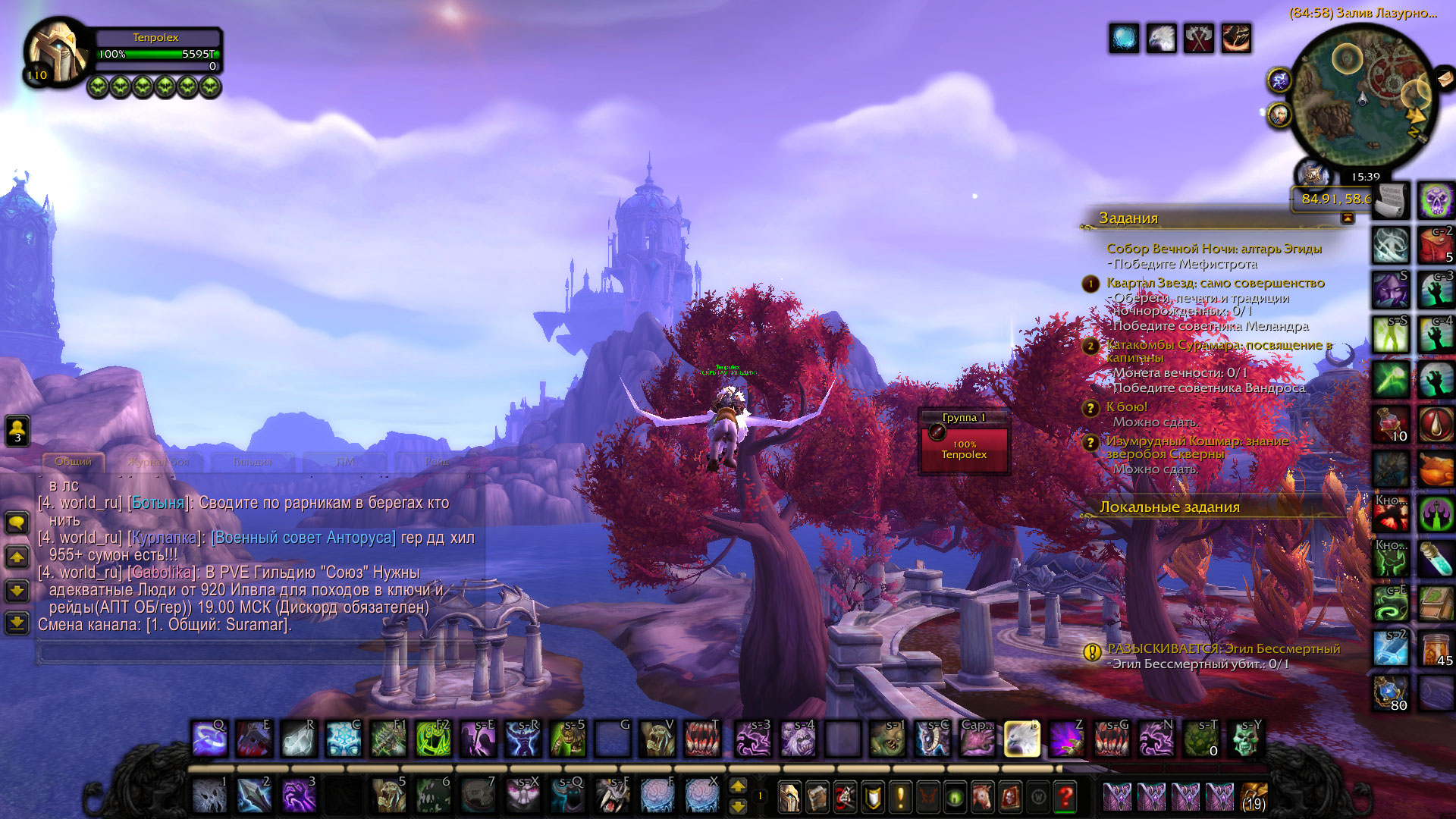This screenshot has width=1456, height=819.
Task: Activate the white eagle ability on hotbar
Action: (x=1021, y=738)
